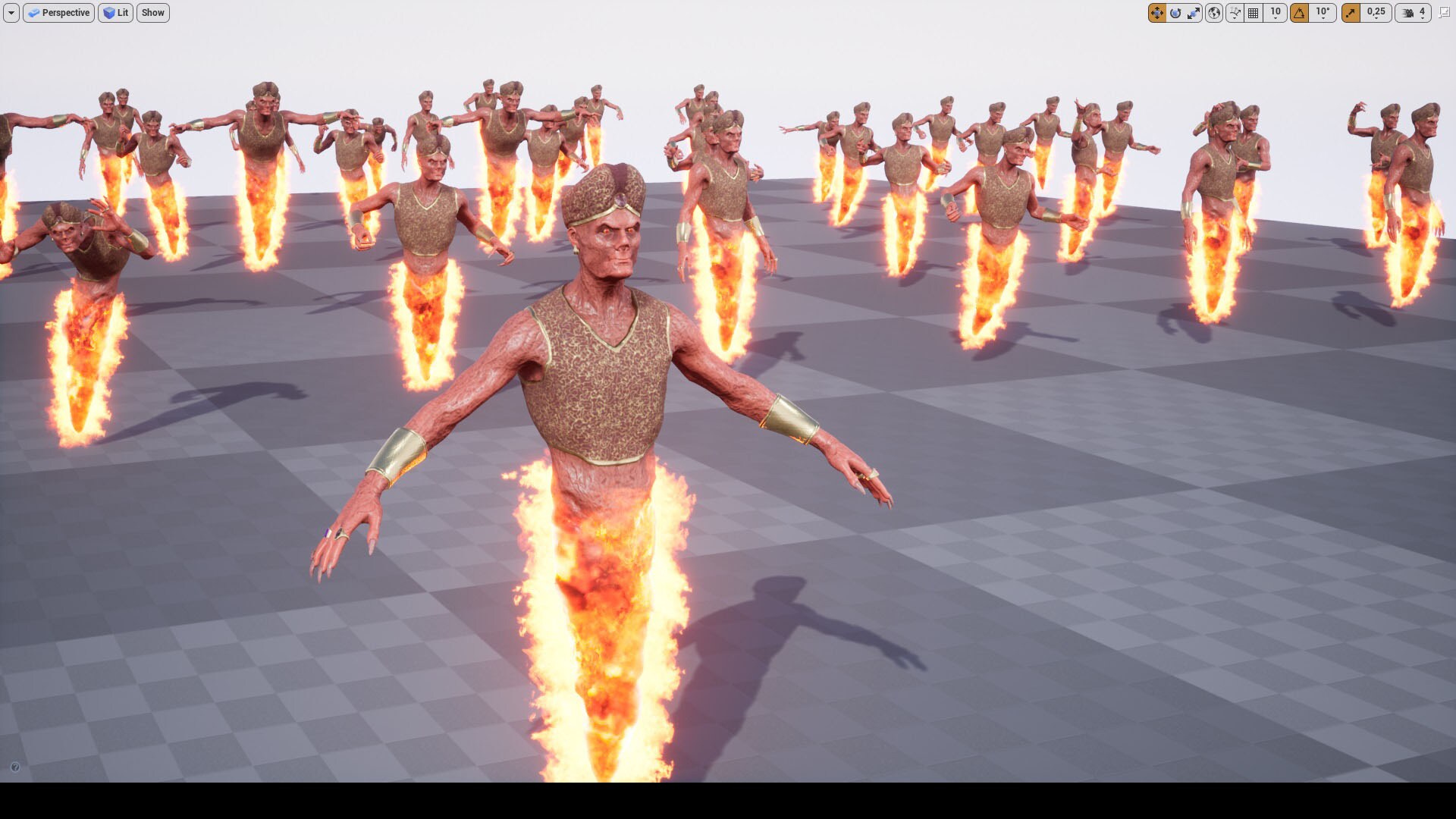Click the Lit view mode button
This screenshot has height=819, width=1456.
point(115,13)
